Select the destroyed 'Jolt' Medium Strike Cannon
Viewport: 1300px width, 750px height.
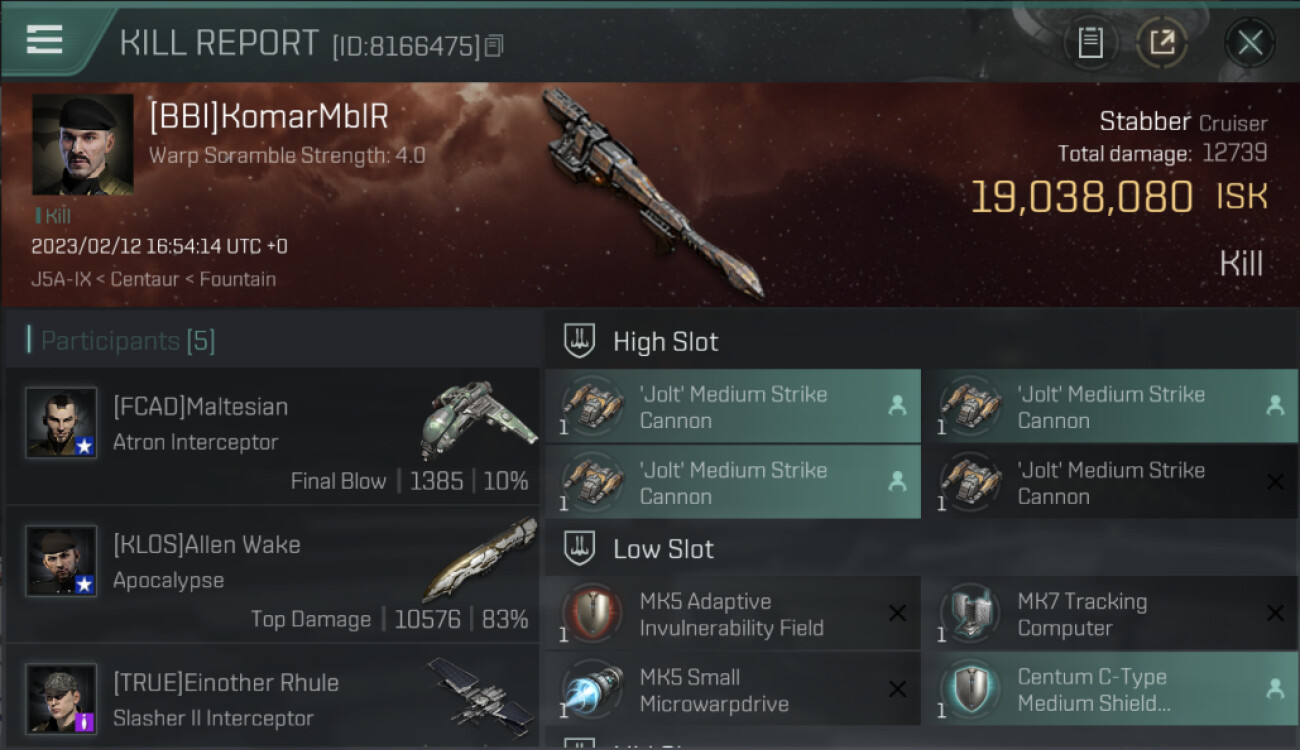[1110, 482]
